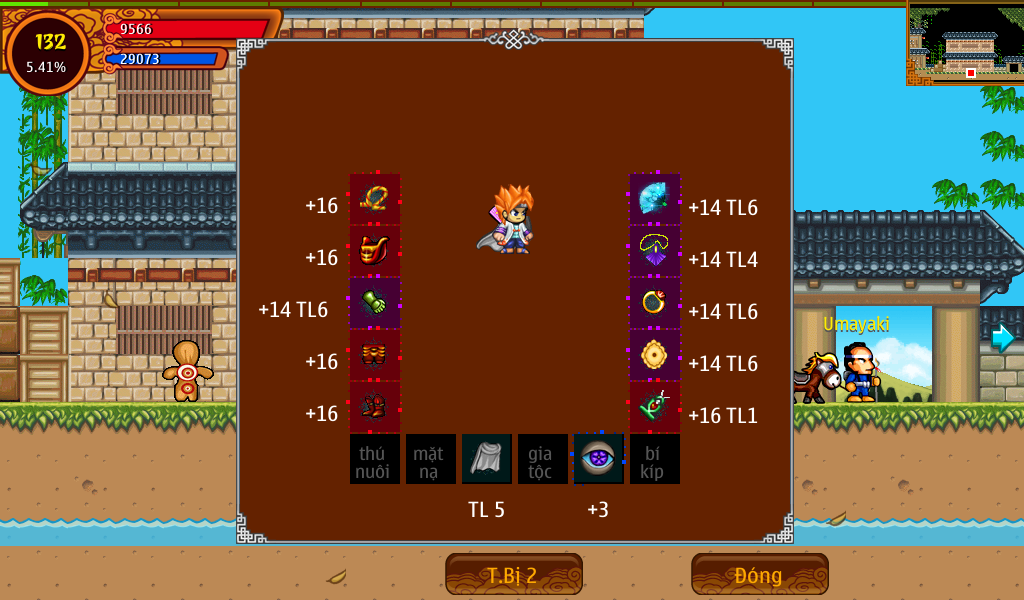This screenshot has height=600, width=1024.
Task: Close the panel with the Đóng button
Action: click(759, 574)
